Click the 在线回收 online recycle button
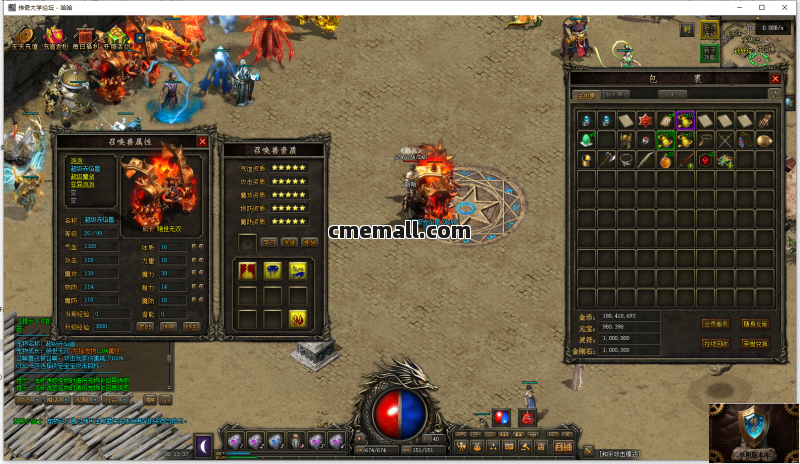 714,343
